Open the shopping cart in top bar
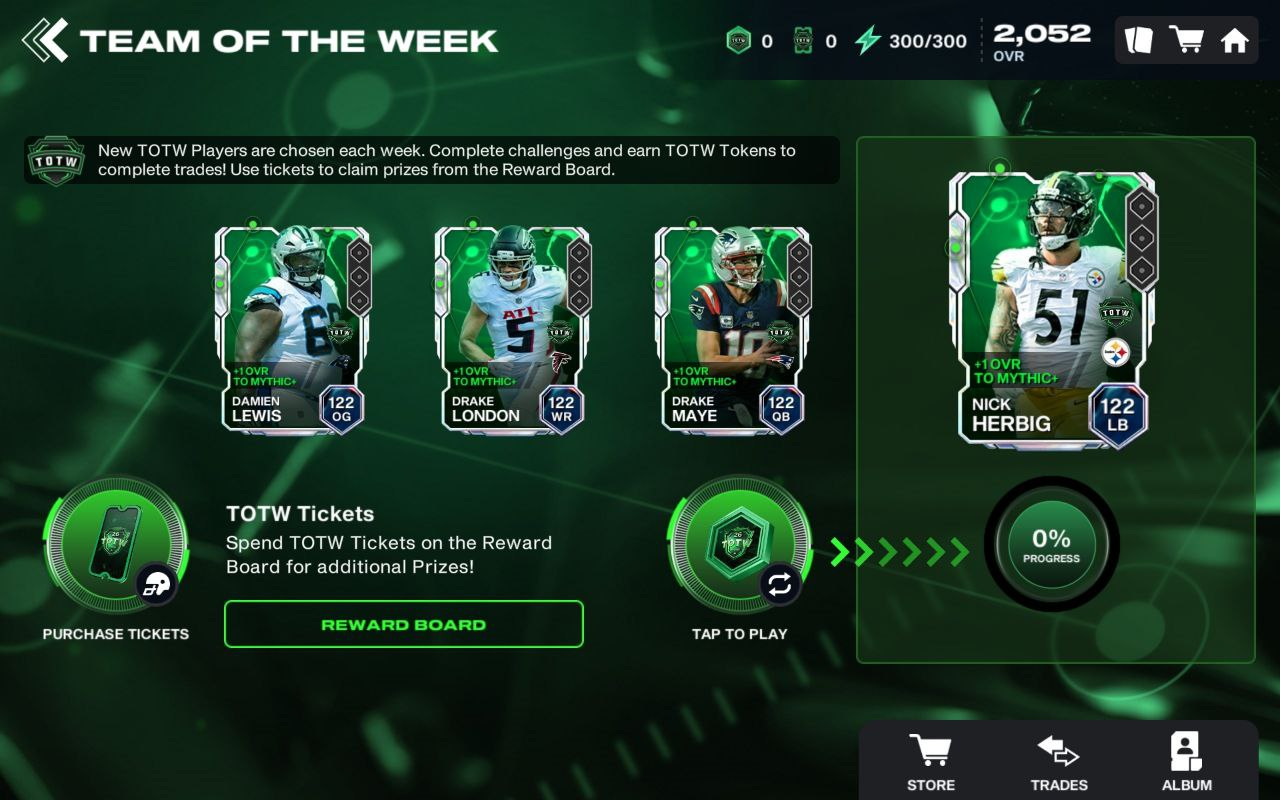Image resolution: width=1280 pixels, height=800 pixels. pyautogui.click(x=1186, y=40)
